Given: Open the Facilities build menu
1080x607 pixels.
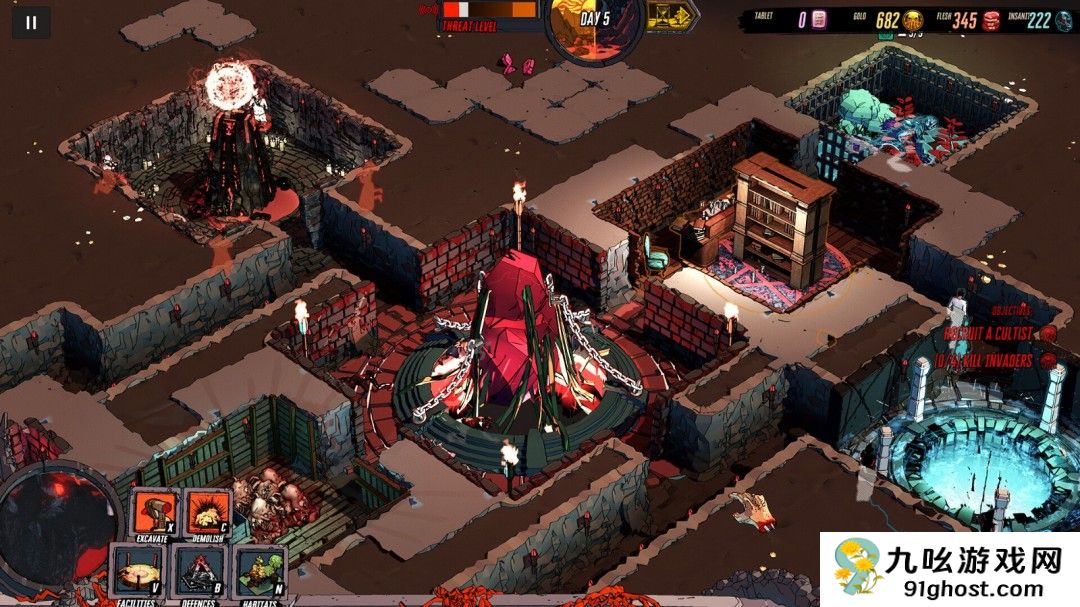Looking at the screenshot, I should (x=137, y=569).
